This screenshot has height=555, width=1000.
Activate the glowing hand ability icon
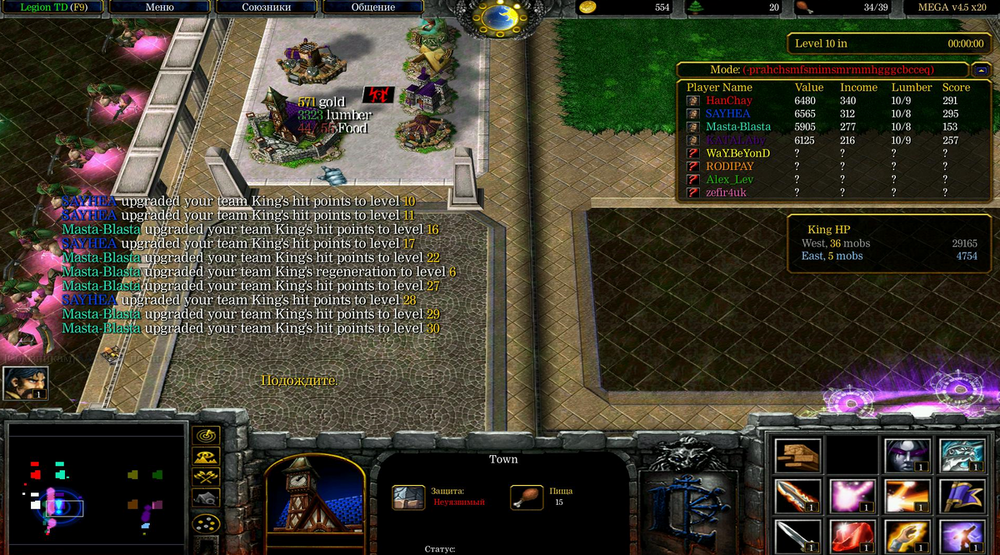pos(906,536)
